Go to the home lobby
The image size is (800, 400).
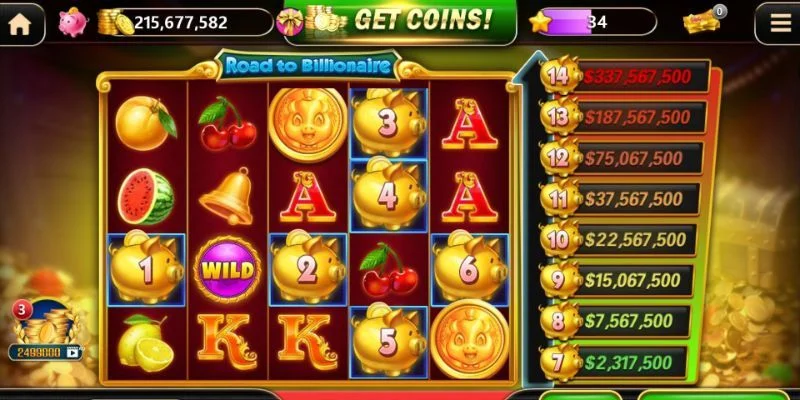20,22
